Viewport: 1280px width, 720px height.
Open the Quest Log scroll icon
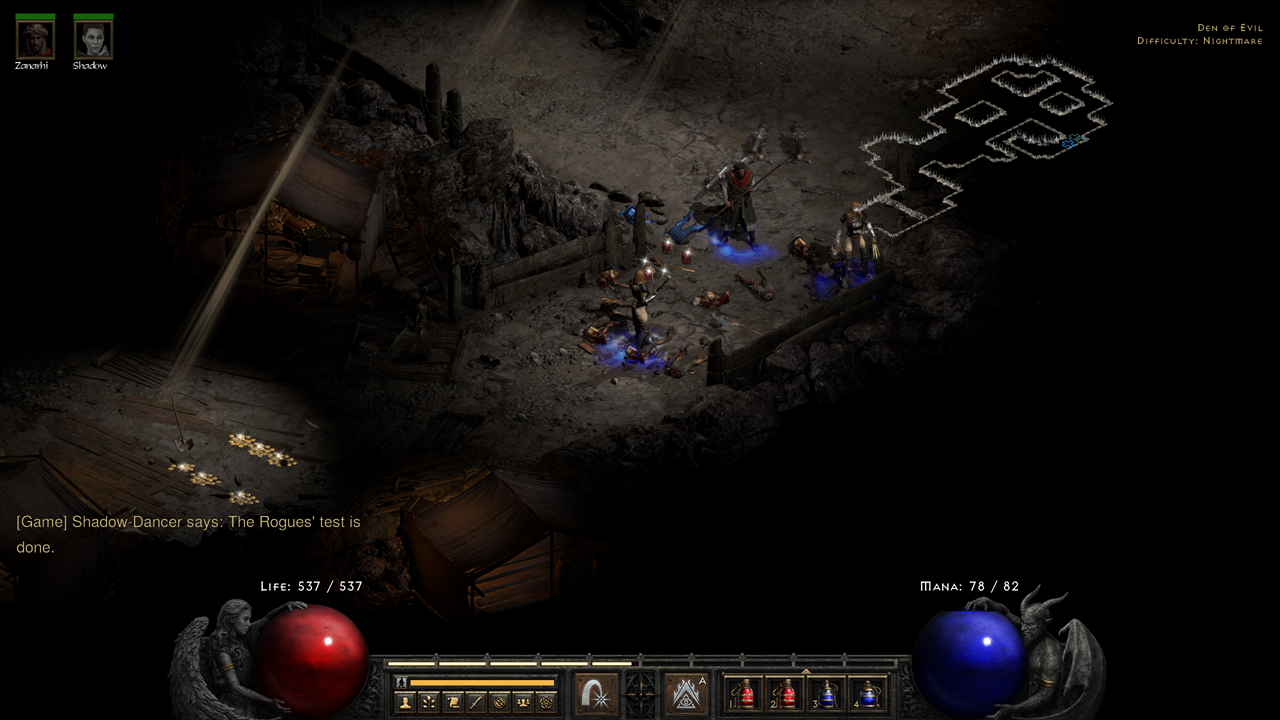tap(452, 701)
